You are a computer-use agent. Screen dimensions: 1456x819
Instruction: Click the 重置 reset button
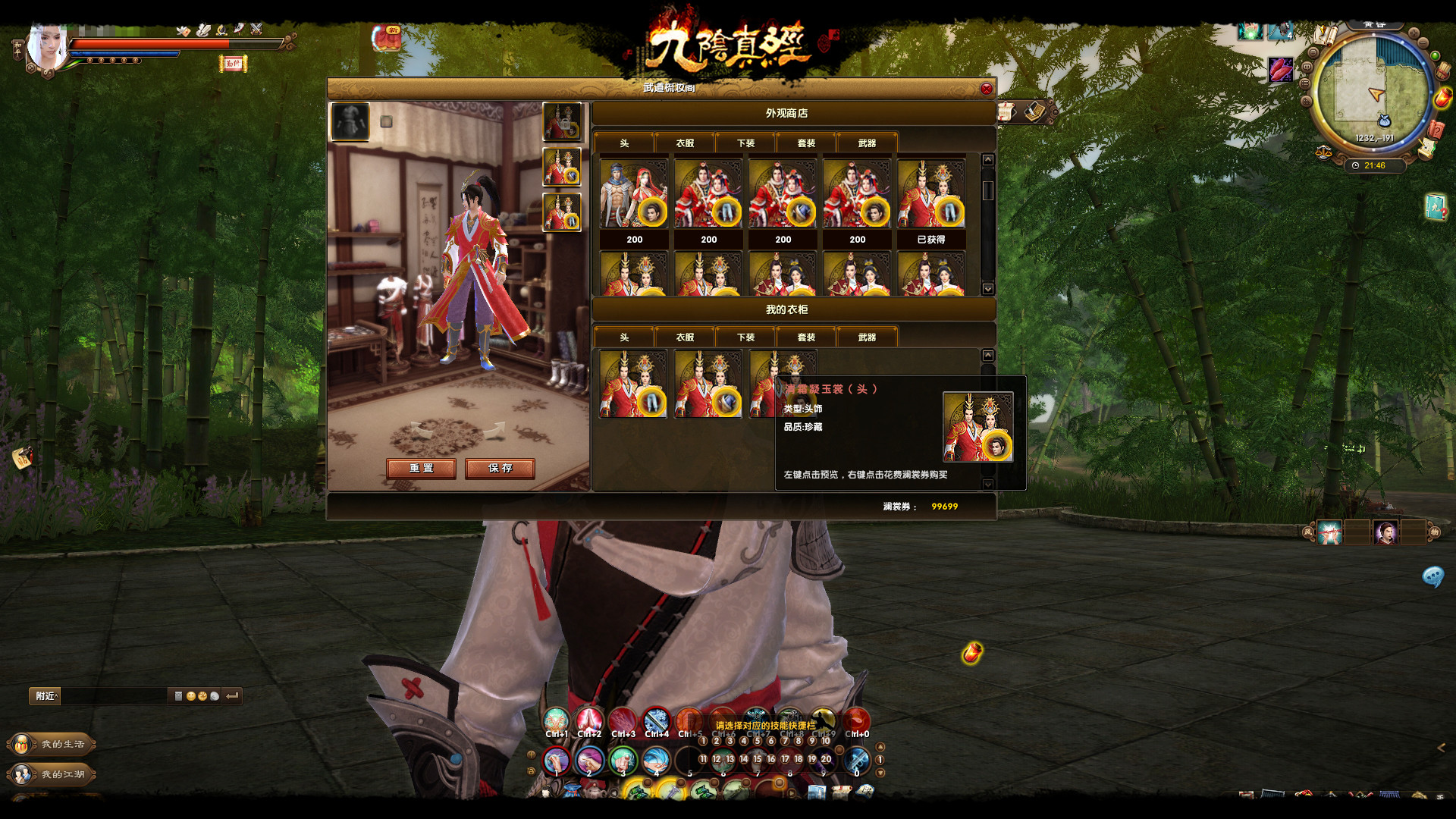click(x=421, y=468)
